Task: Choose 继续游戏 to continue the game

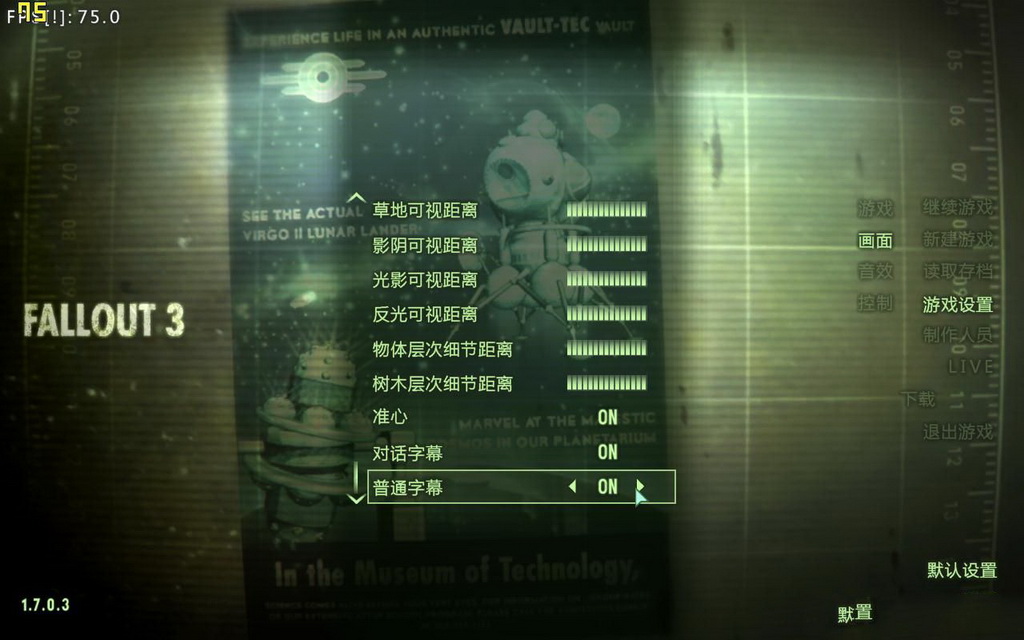Action: (x=958, y=209)
